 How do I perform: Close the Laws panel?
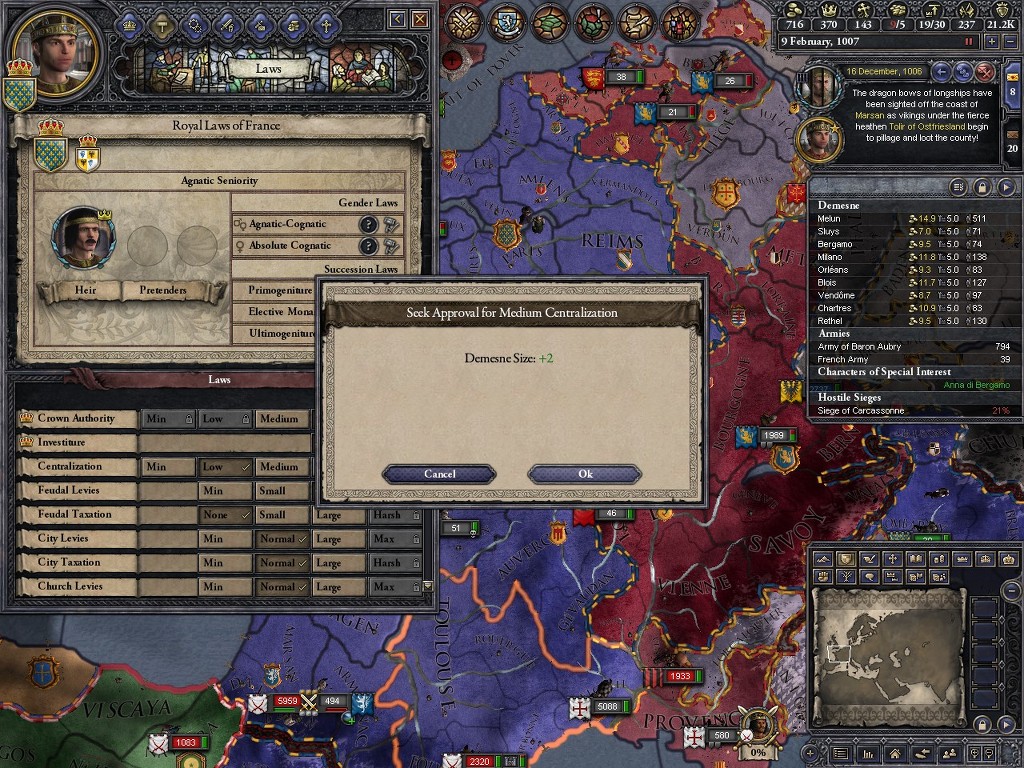tap(420, 19)
